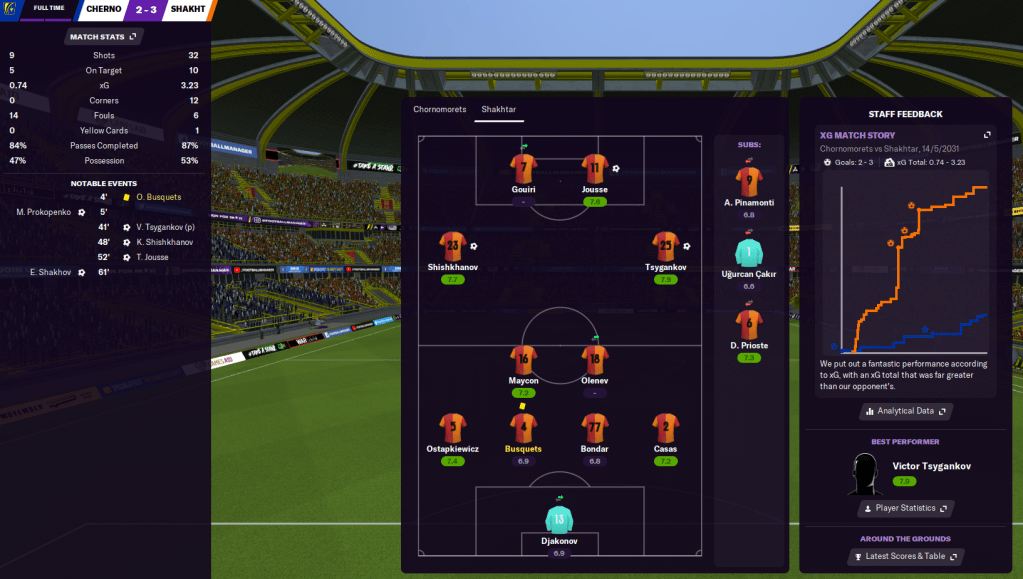Expand the xG Match Story chart
Image resolution: width=1023 pixels, height=579 pixels.
pyautogui.click(x=987, y=135)
